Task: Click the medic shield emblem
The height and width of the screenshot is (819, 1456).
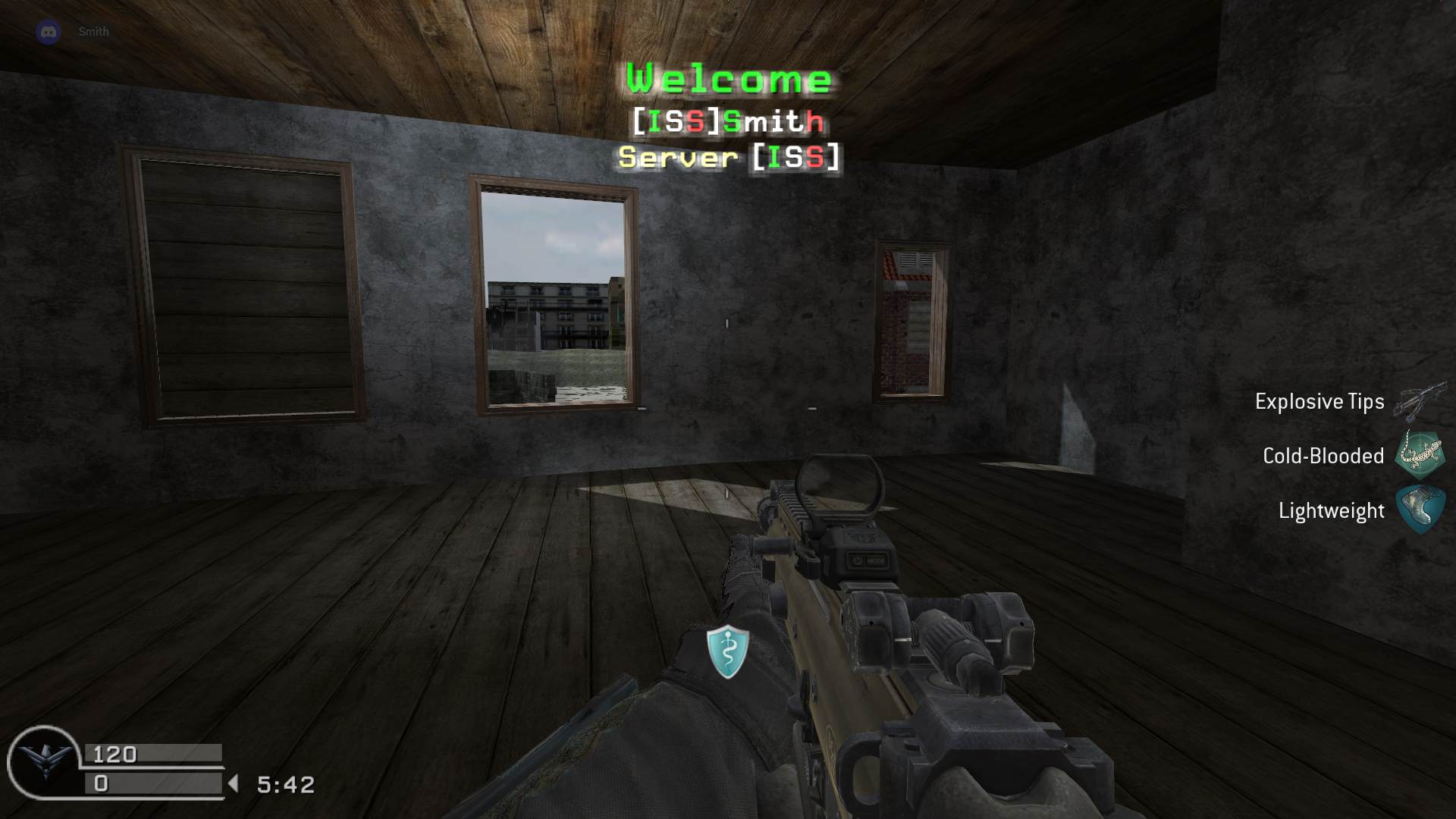Action: (728, 651)
